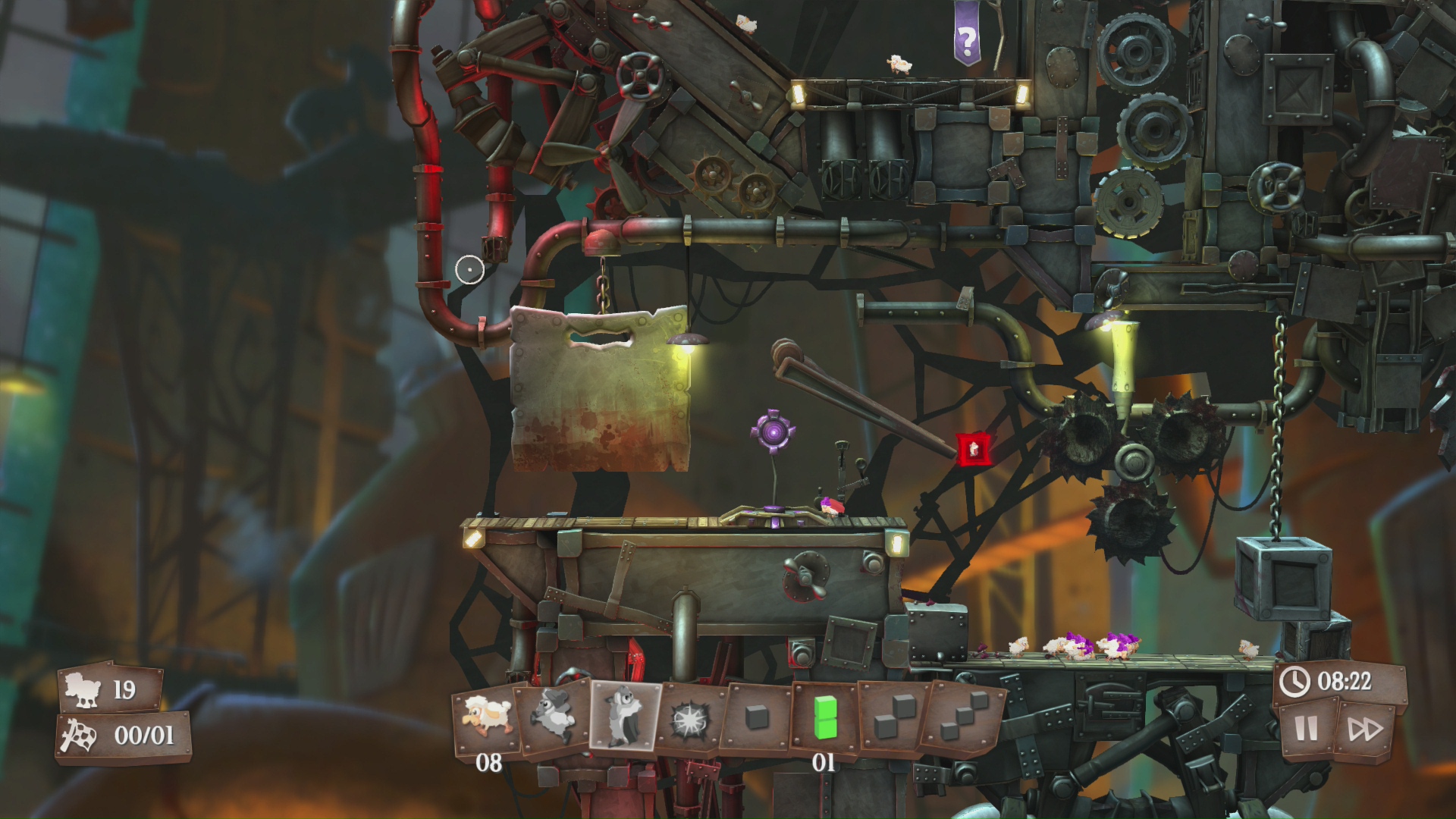
Task: Pause the game
Action: tap(1306, 729)
